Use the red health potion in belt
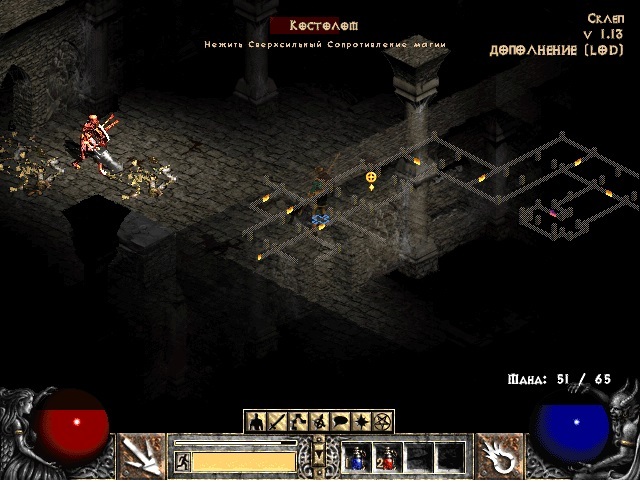This screenshot has width=640, height=482. coord(386,457)
